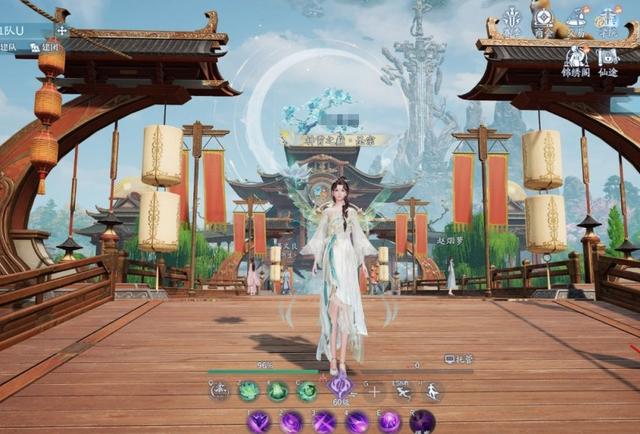
Task: Open the 锦绣阁 shop icon
Action: [575, 57]
